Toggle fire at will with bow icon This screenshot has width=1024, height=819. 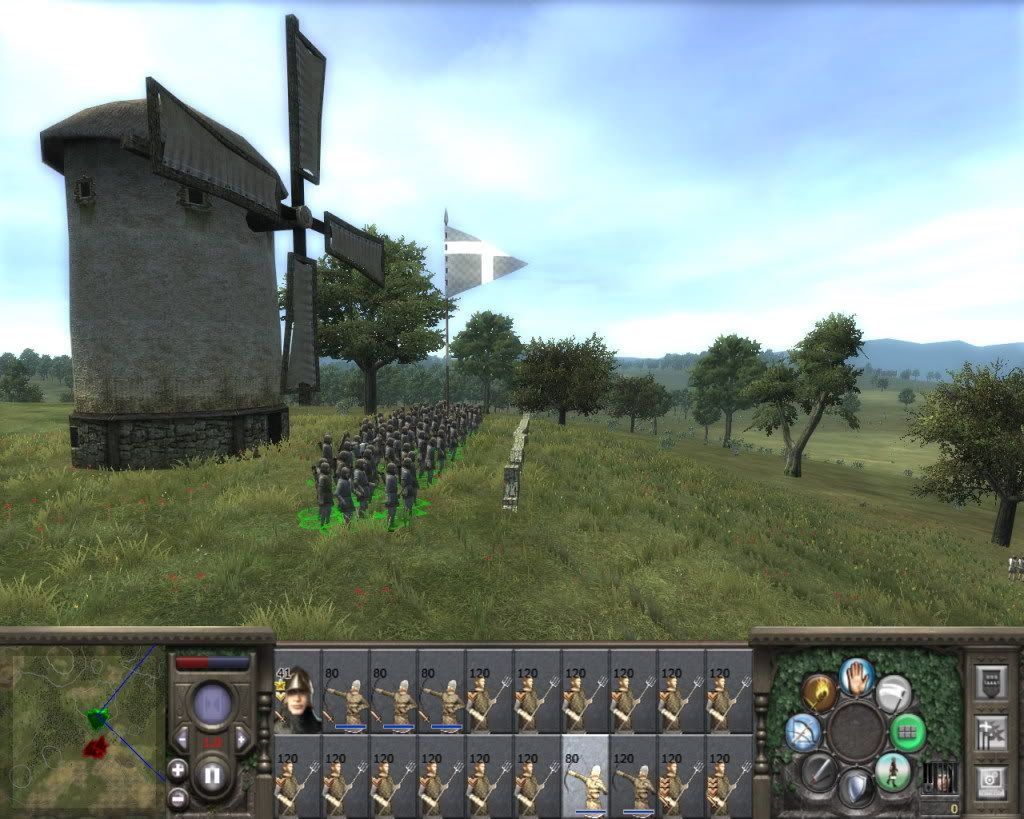(803, 732)
